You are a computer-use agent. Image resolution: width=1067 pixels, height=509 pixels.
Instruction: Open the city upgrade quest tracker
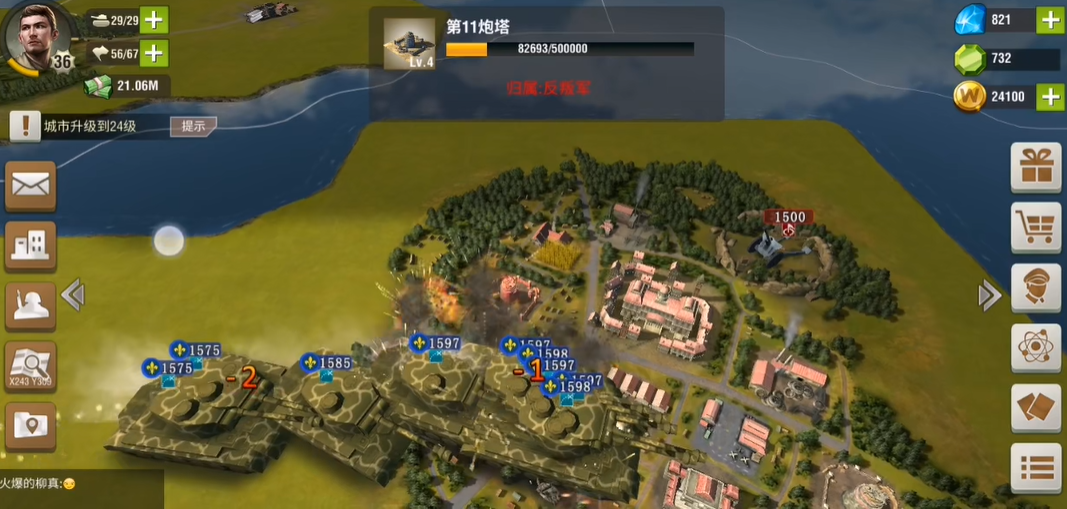tap(88, 126)
